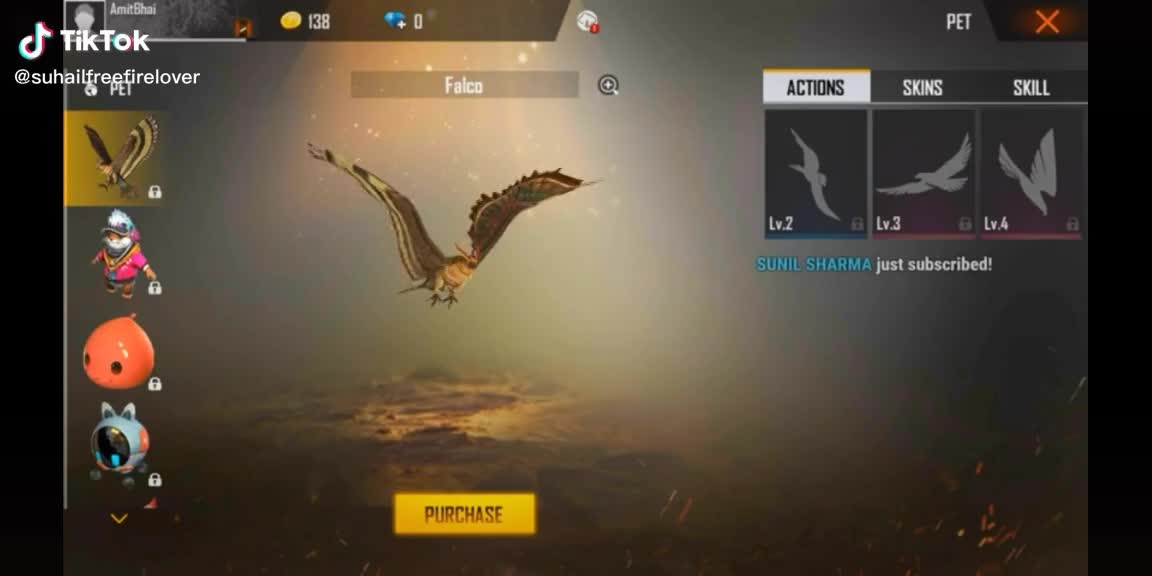Close the Pet screen with the X
This screenshot has height=576, width=1152.
coord(1047,21)
